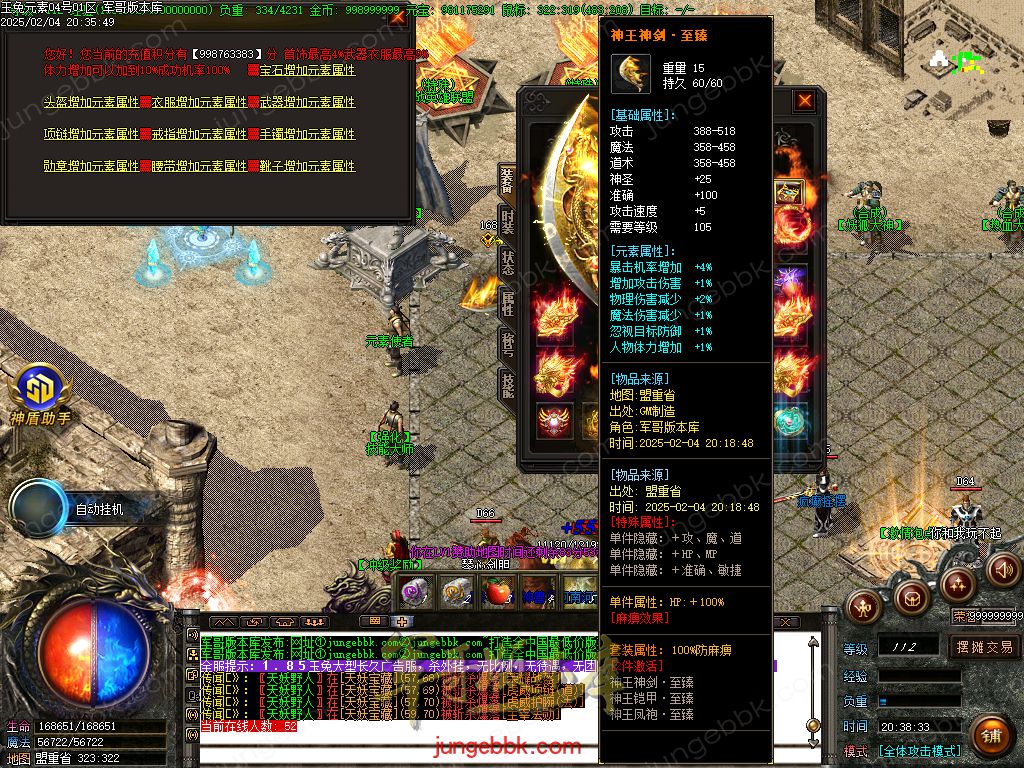Click the 摆摊交易 stall trade button
The height and width of the screenshot is (768, 1024).
pyautogui.click(x=983, y=647)
